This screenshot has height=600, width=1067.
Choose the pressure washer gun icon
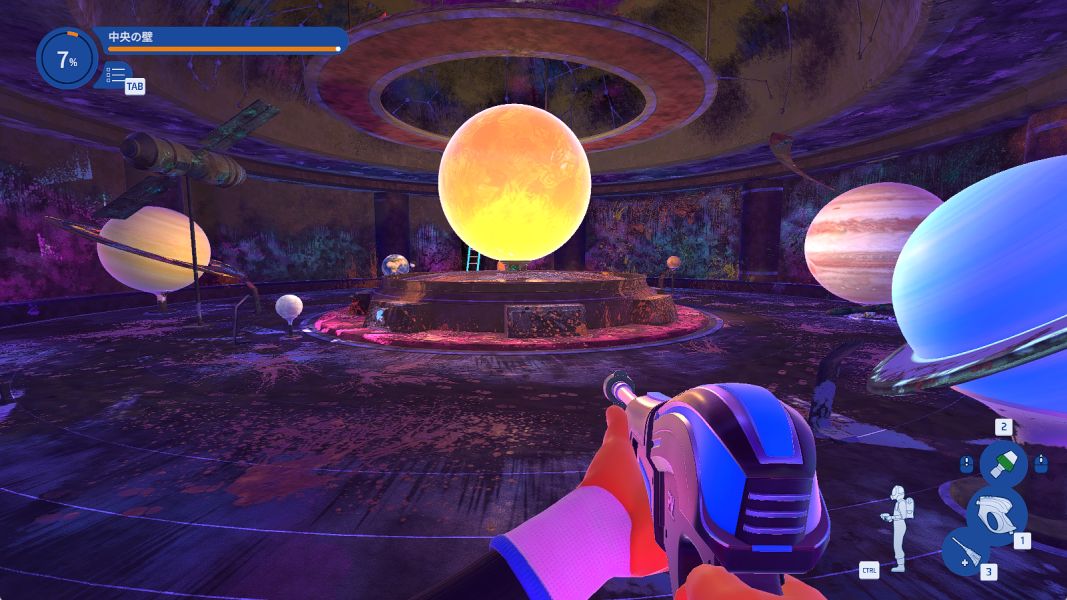pos(996,511)
